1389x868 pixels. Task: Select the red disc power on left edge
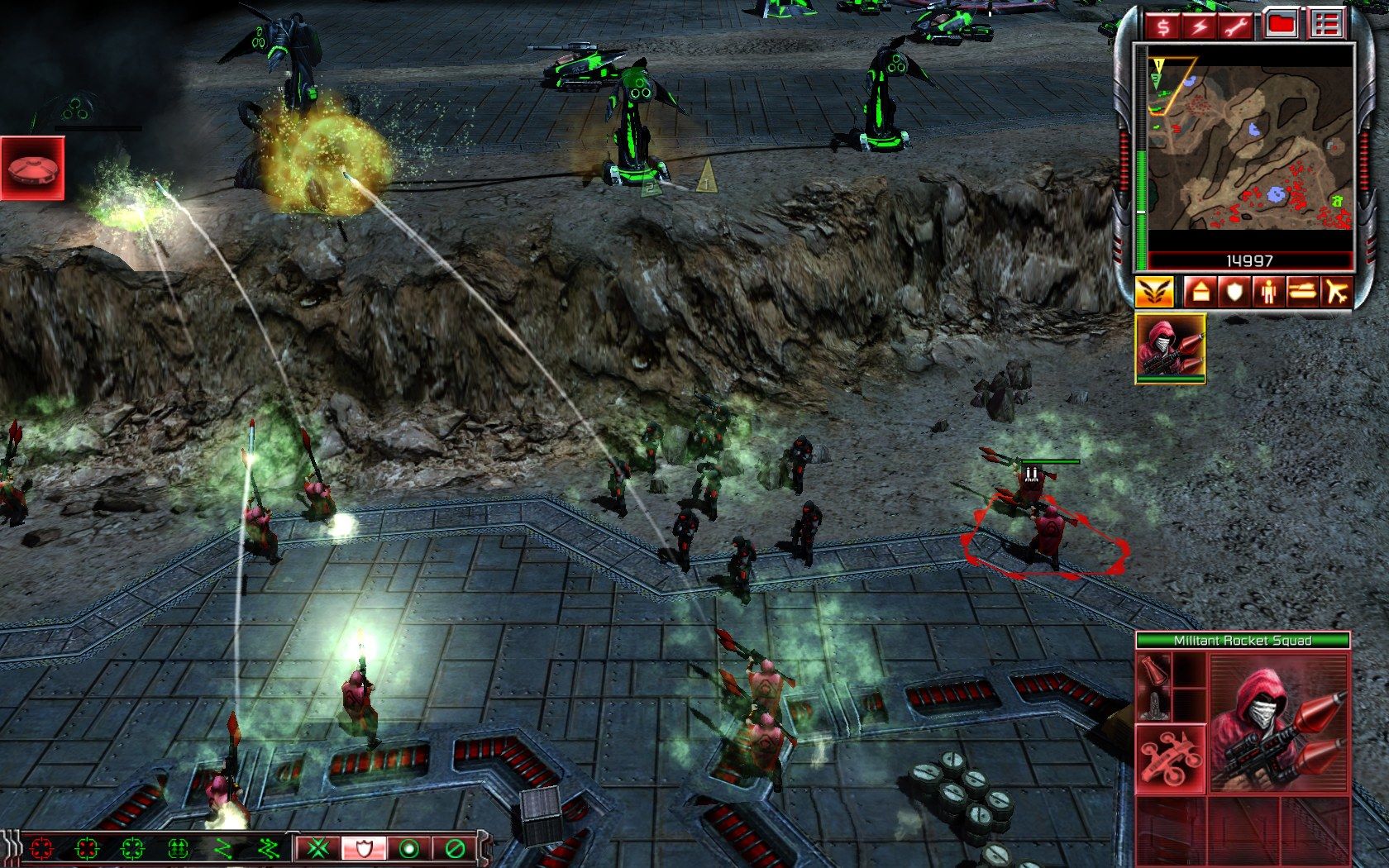32,169
